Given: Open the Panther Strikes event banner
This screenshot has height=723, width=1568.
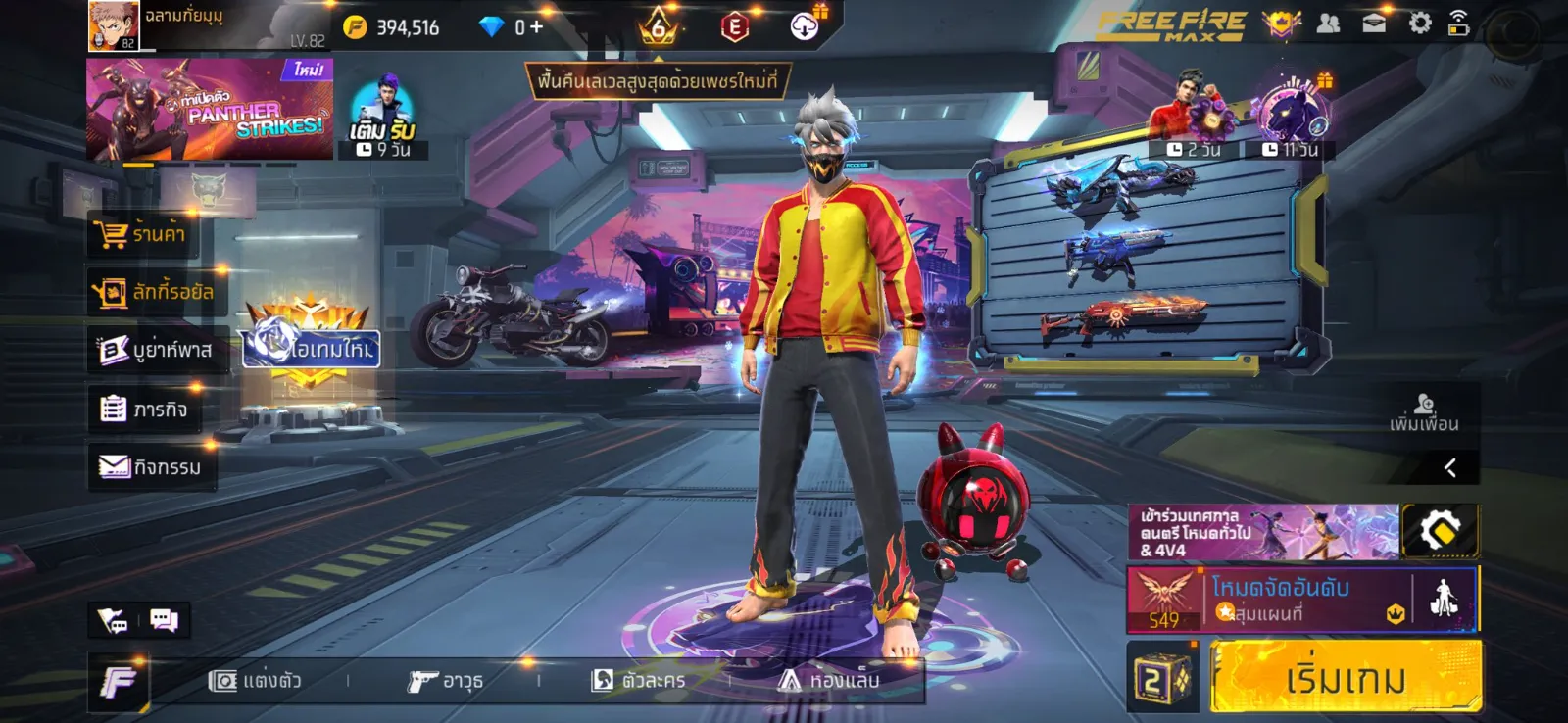Looking at the screenshot, I should 209,110.
